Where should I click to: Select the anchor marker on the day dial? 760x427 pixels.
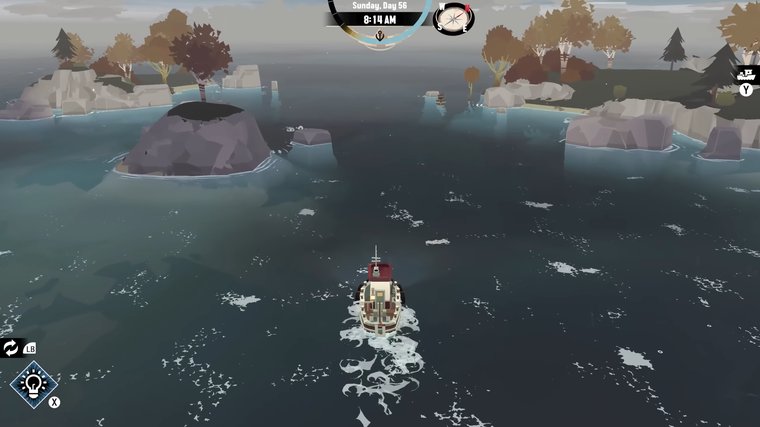pyautogui.click(x=380, y=33)
